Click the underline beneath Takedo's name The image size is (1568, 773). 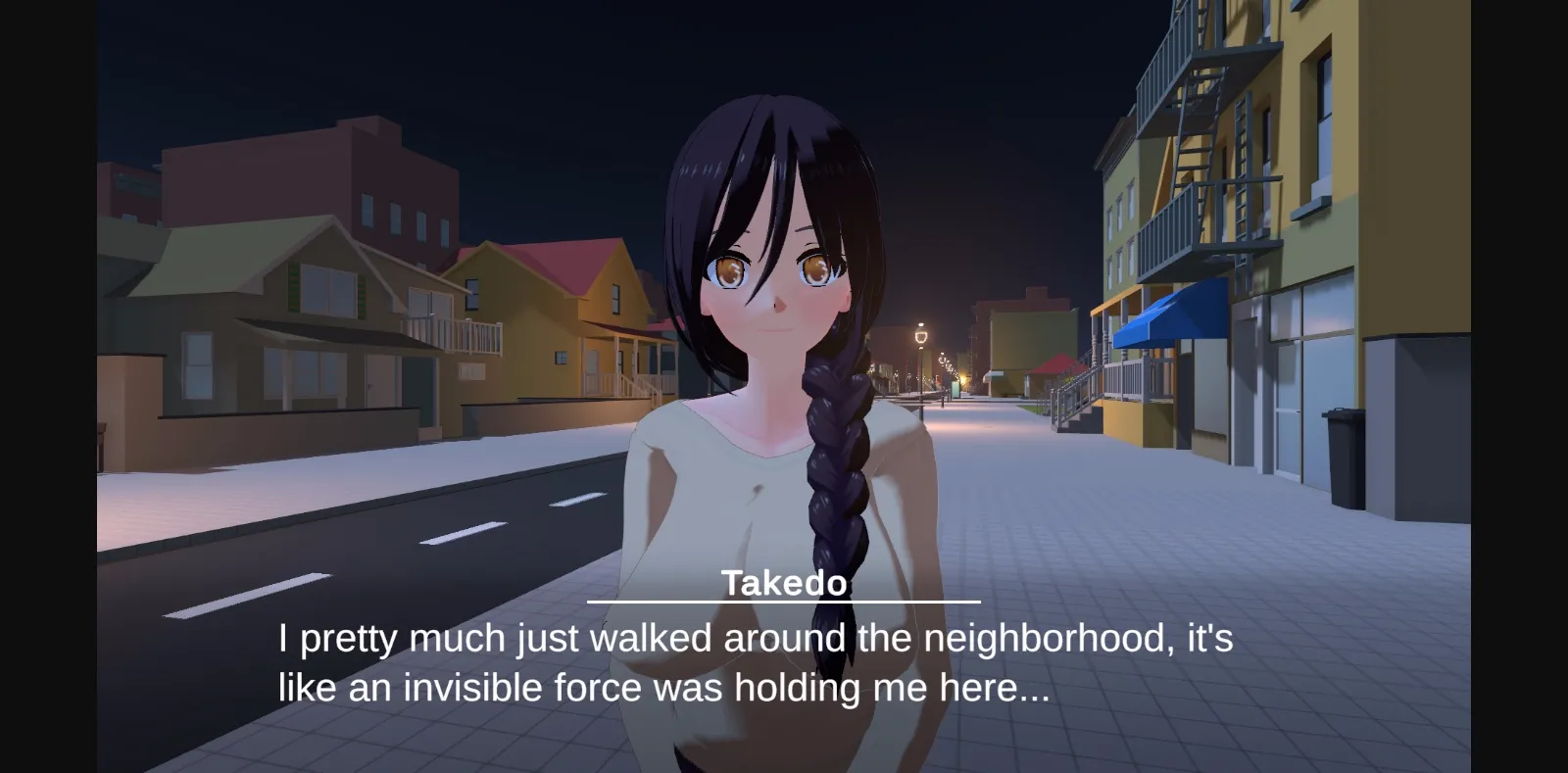pyautogui.click(x=782, y=602)
